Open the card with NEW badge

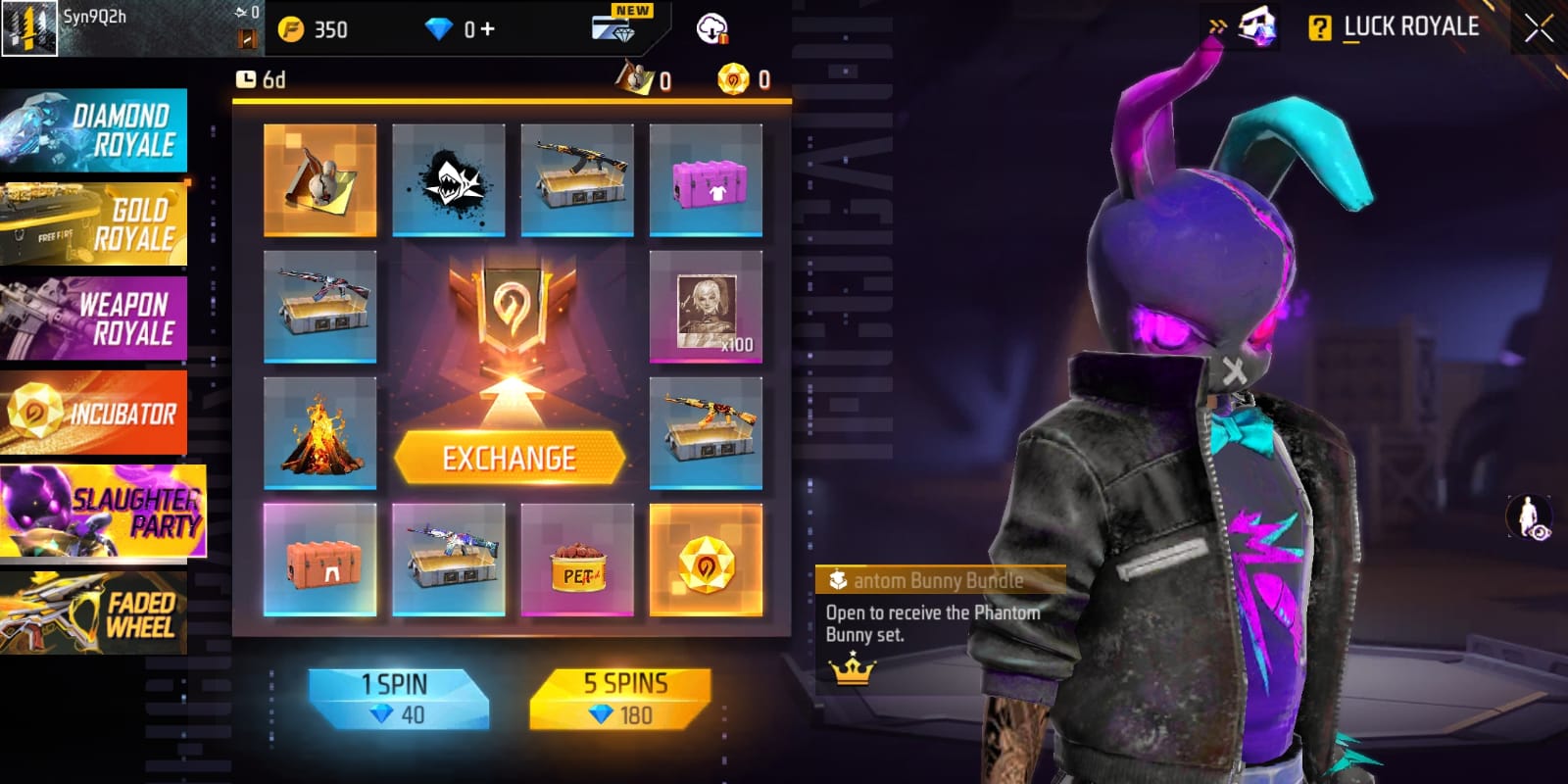pos(615,25)
